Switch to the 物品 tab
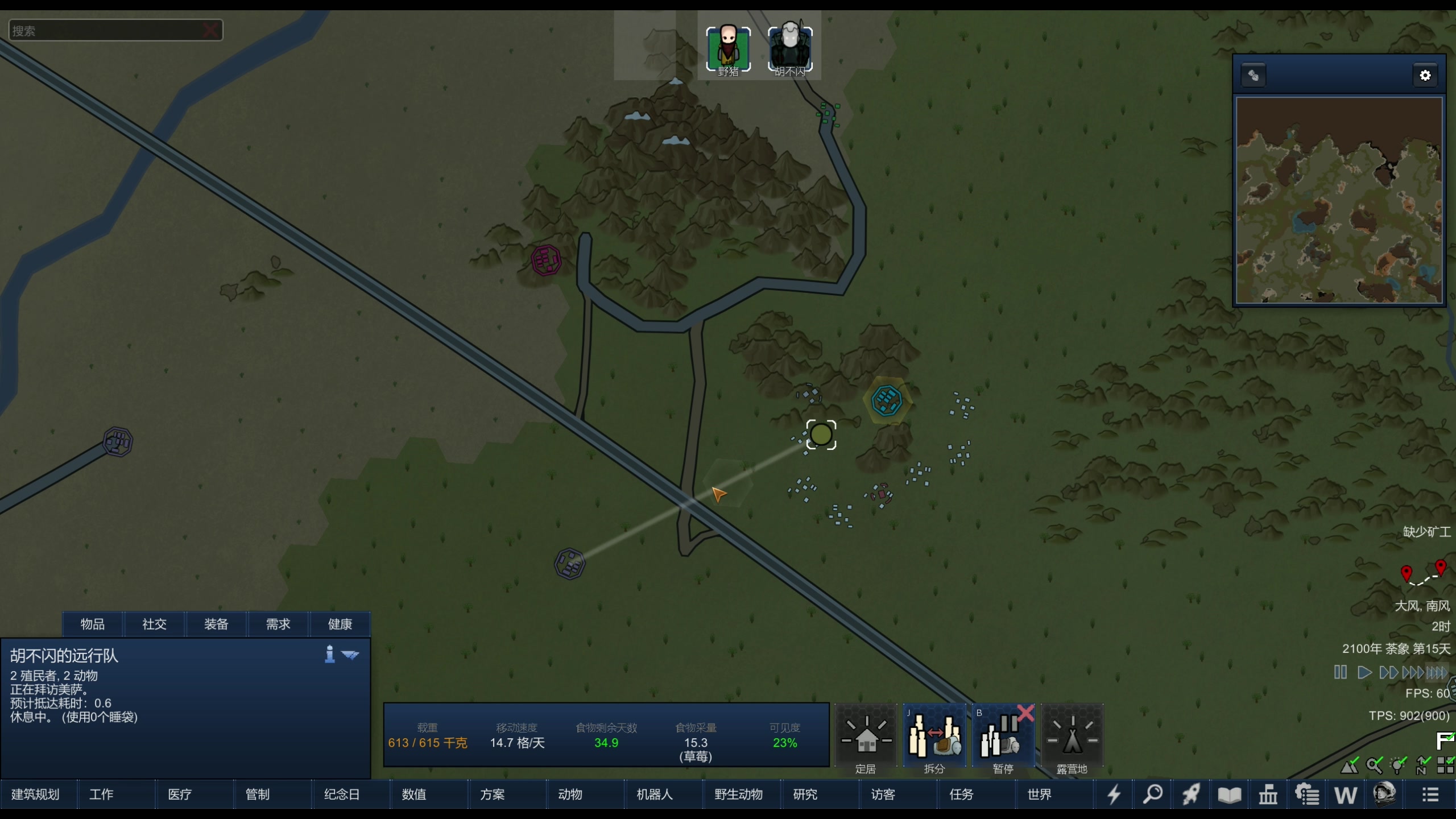This screenshot has width=1456, height=819. point(93,624)
